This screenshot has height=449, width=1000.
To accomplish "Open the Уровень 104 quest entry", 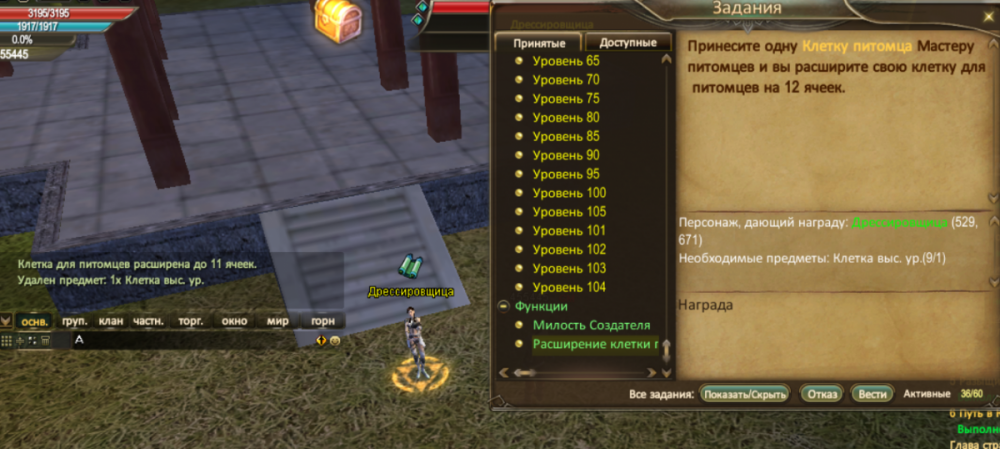I will click(569, 287).
